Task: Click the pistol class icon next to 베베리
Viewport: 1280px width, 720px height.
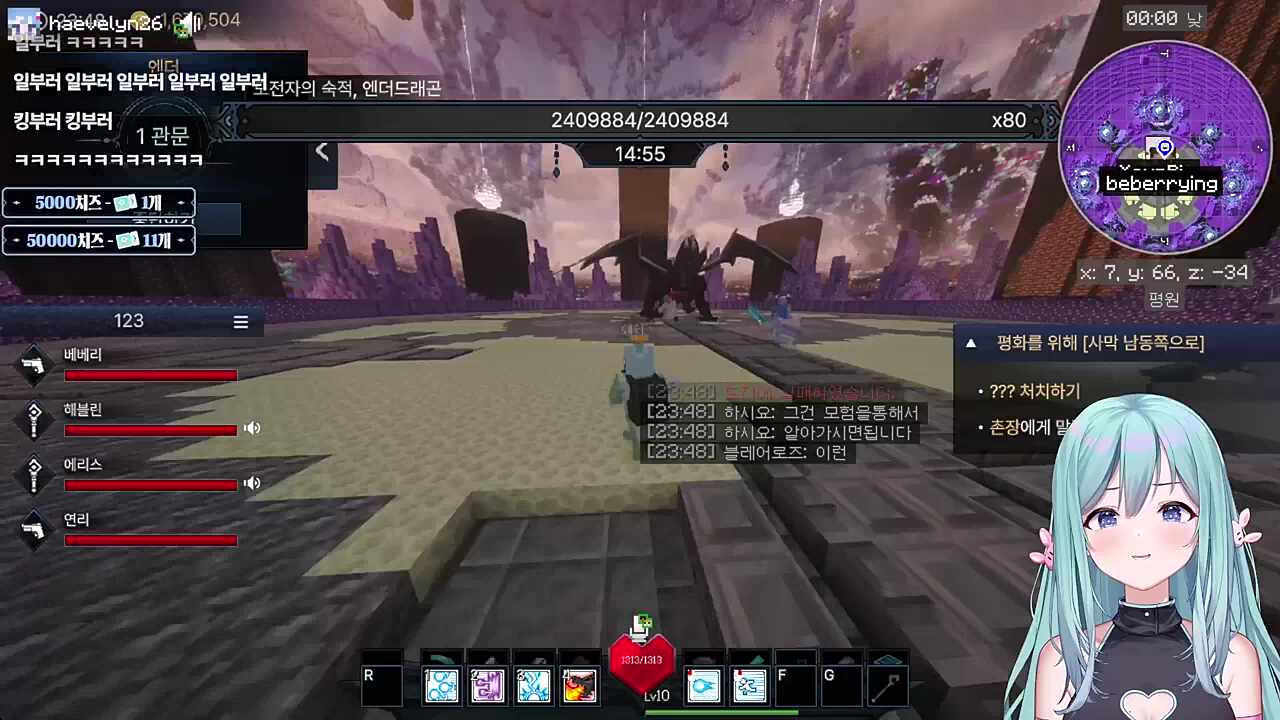Action: pyautogui.click(x=33, y=366)
